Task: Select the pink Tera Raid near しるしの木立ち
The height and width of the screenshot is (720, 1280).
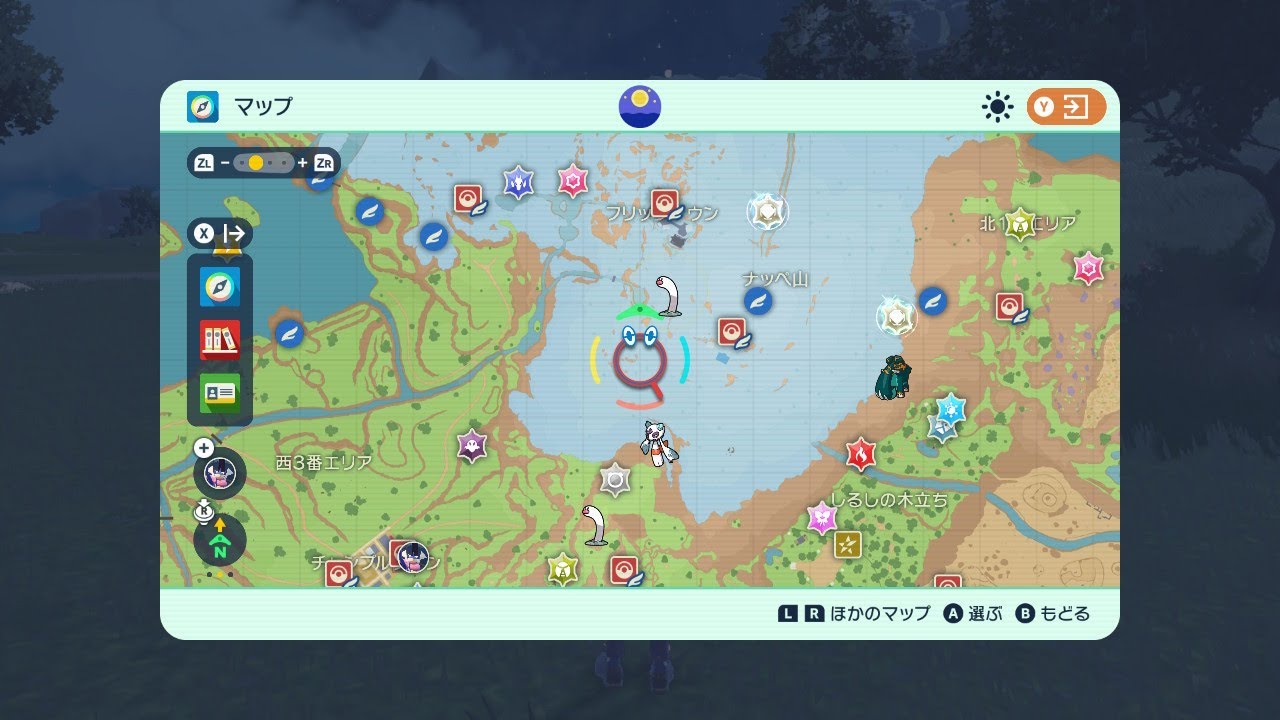Action: pyautogui.click(x=822, y=517)
